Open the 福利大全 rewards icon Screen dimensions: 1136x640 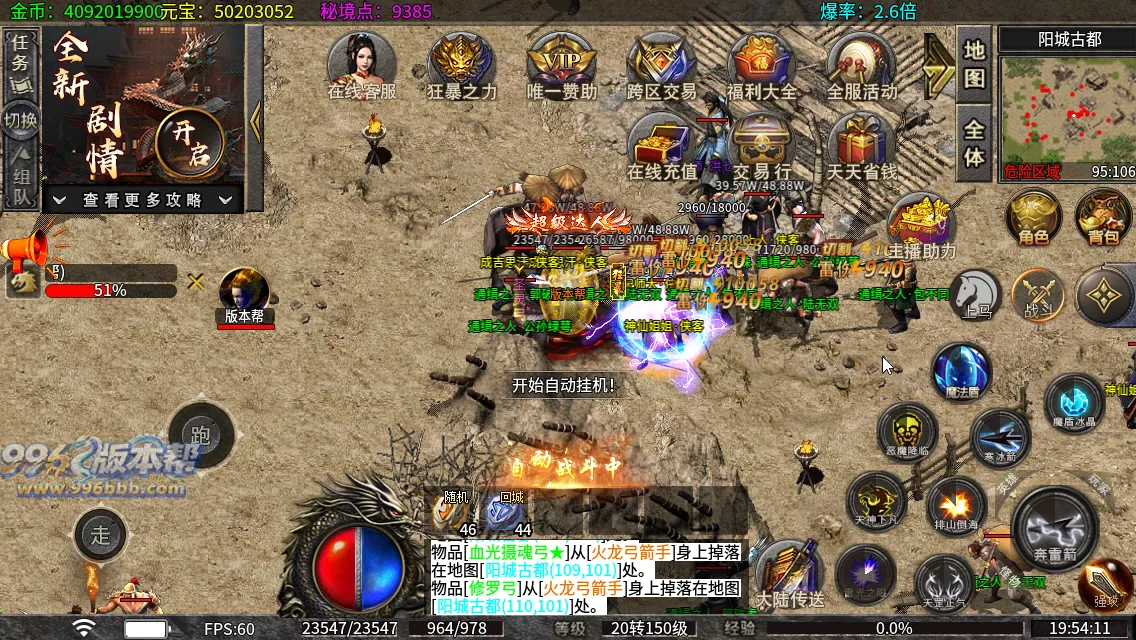tap(762, 65)
